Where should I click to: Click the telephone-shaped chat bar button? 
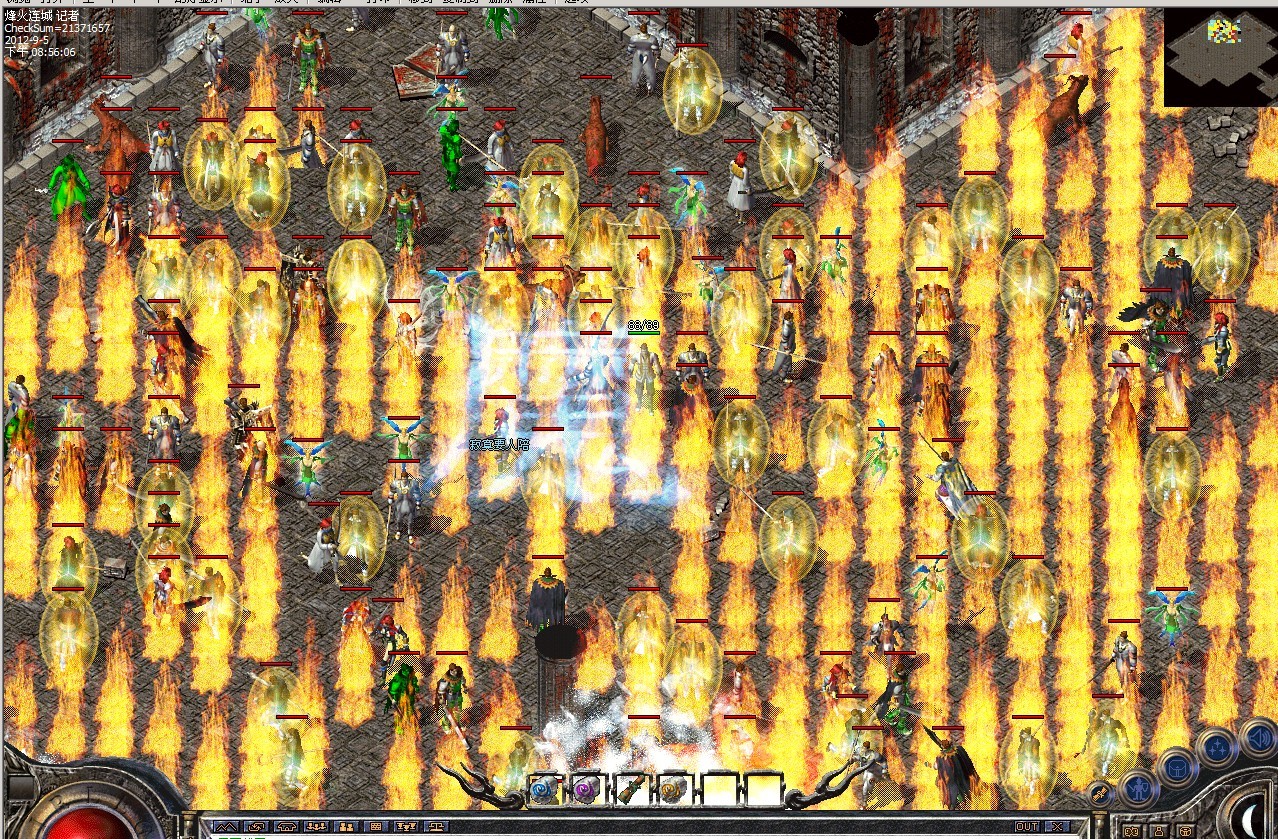(287, 827)
